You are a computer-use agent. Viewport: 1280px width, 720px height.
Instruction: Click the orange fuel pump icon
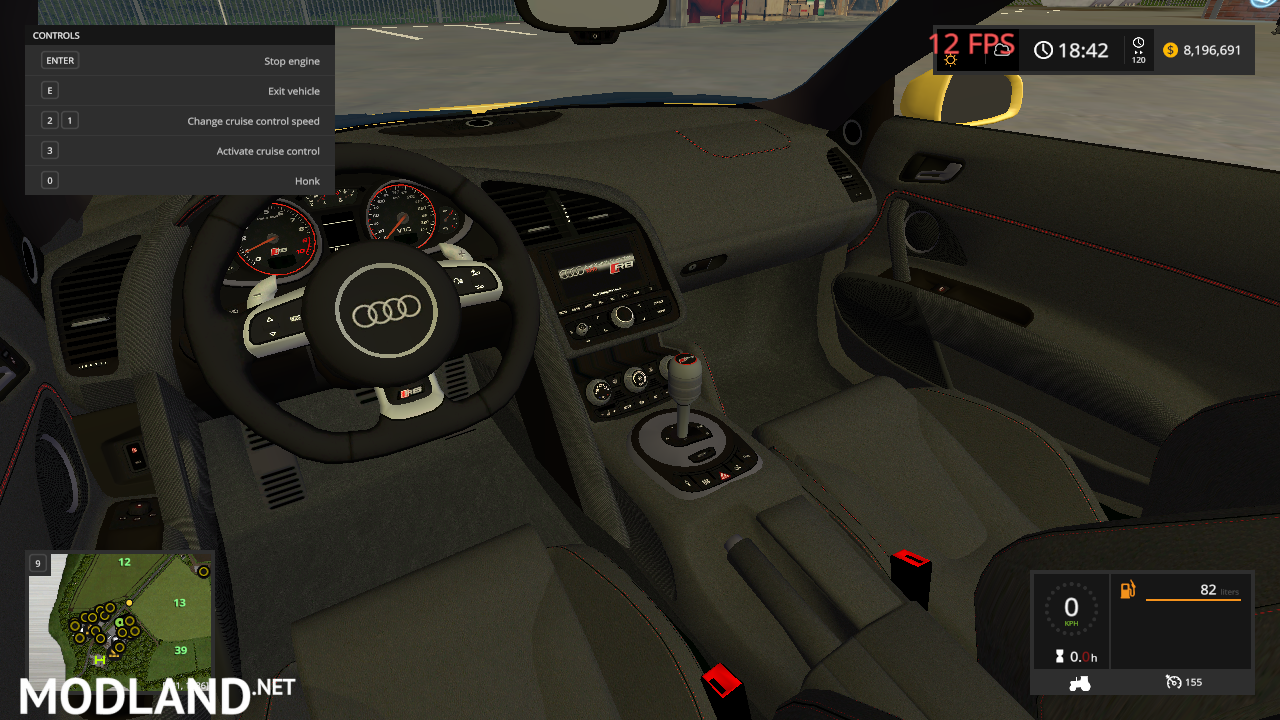pos(1128,591)
